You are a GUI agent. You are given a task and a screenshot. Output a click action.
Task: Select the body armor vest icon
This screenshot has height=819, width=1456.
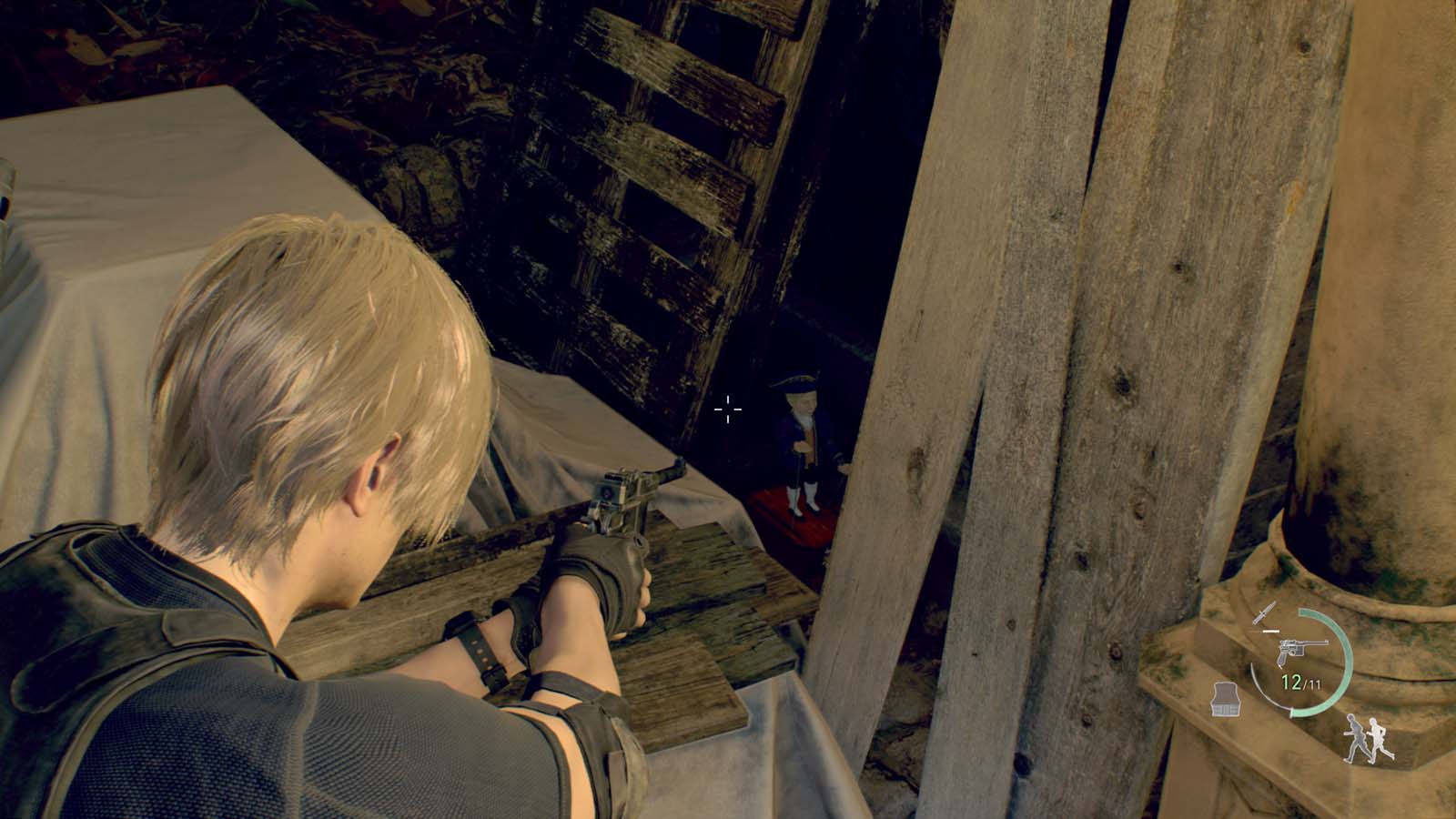tap(1225, 698)
